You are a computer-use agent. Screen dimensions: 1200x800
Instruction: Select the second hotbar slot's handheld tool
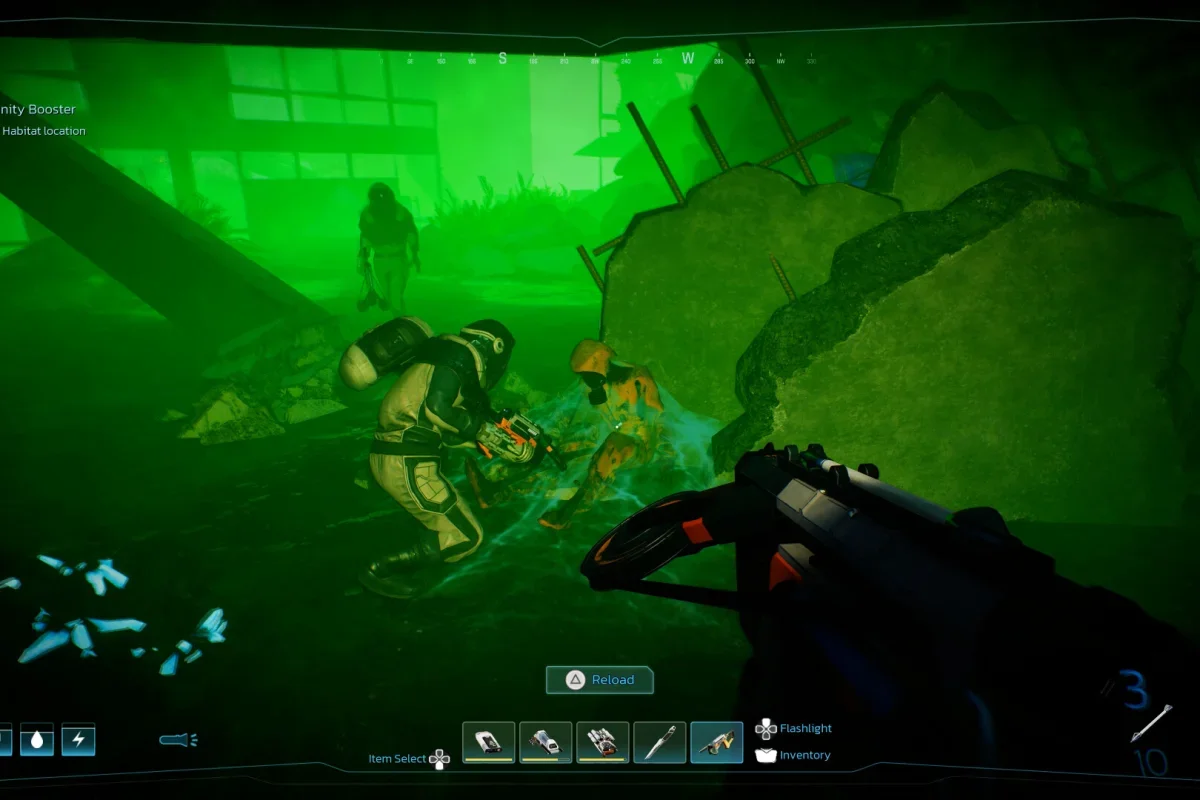tap(546, 742)
